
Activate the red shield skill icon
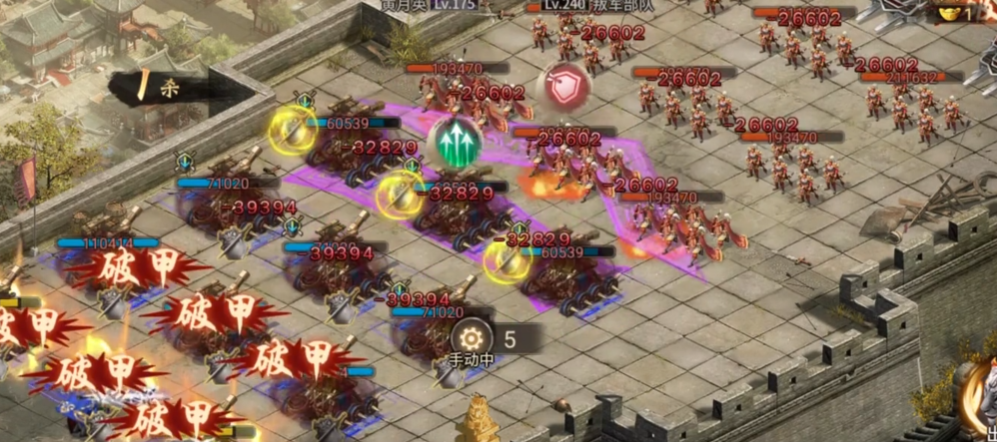[x=564, y=86]
